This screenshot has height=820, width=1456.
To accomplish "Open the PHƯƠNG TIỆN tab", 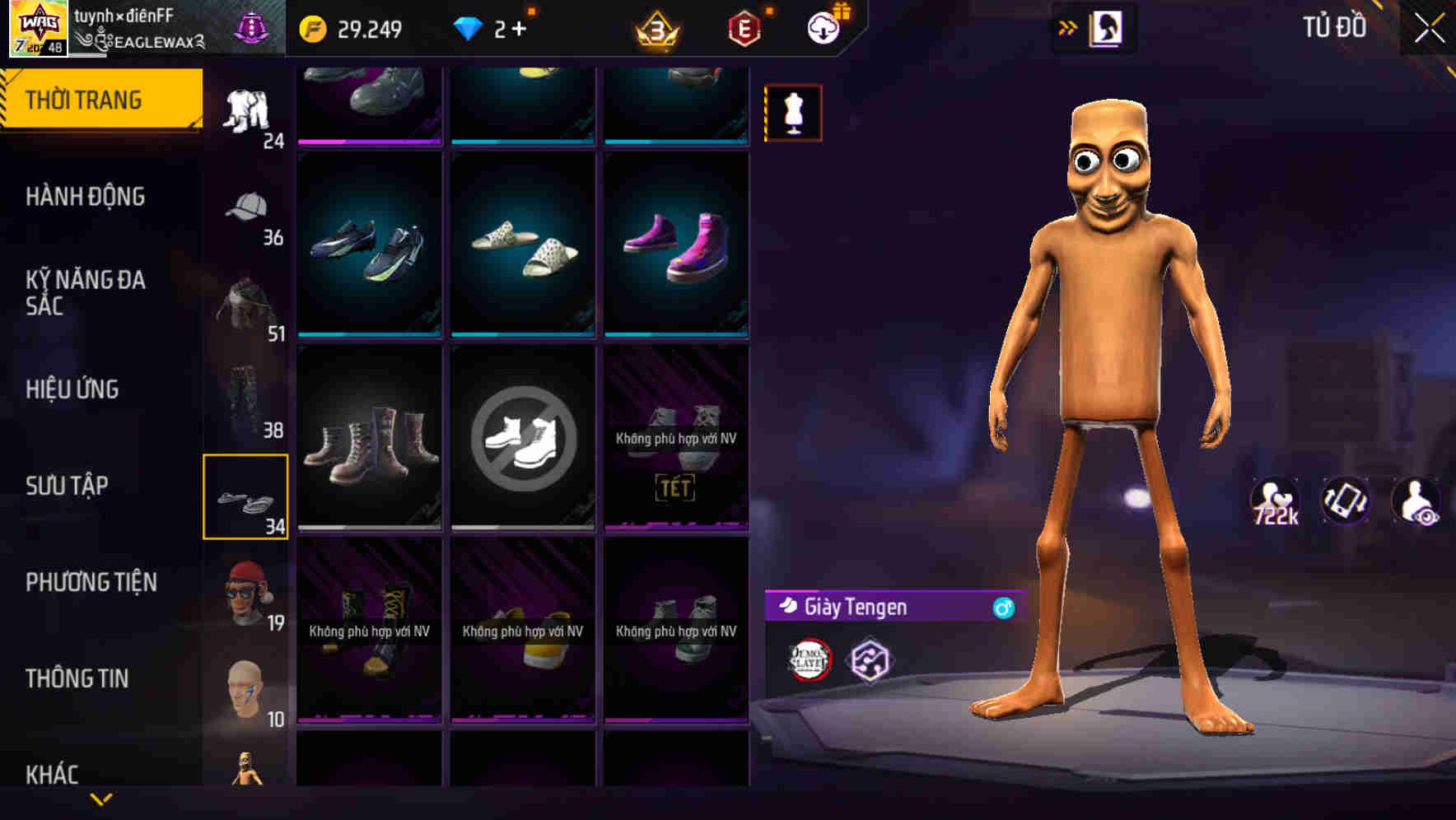I will [x=91, y=582].
